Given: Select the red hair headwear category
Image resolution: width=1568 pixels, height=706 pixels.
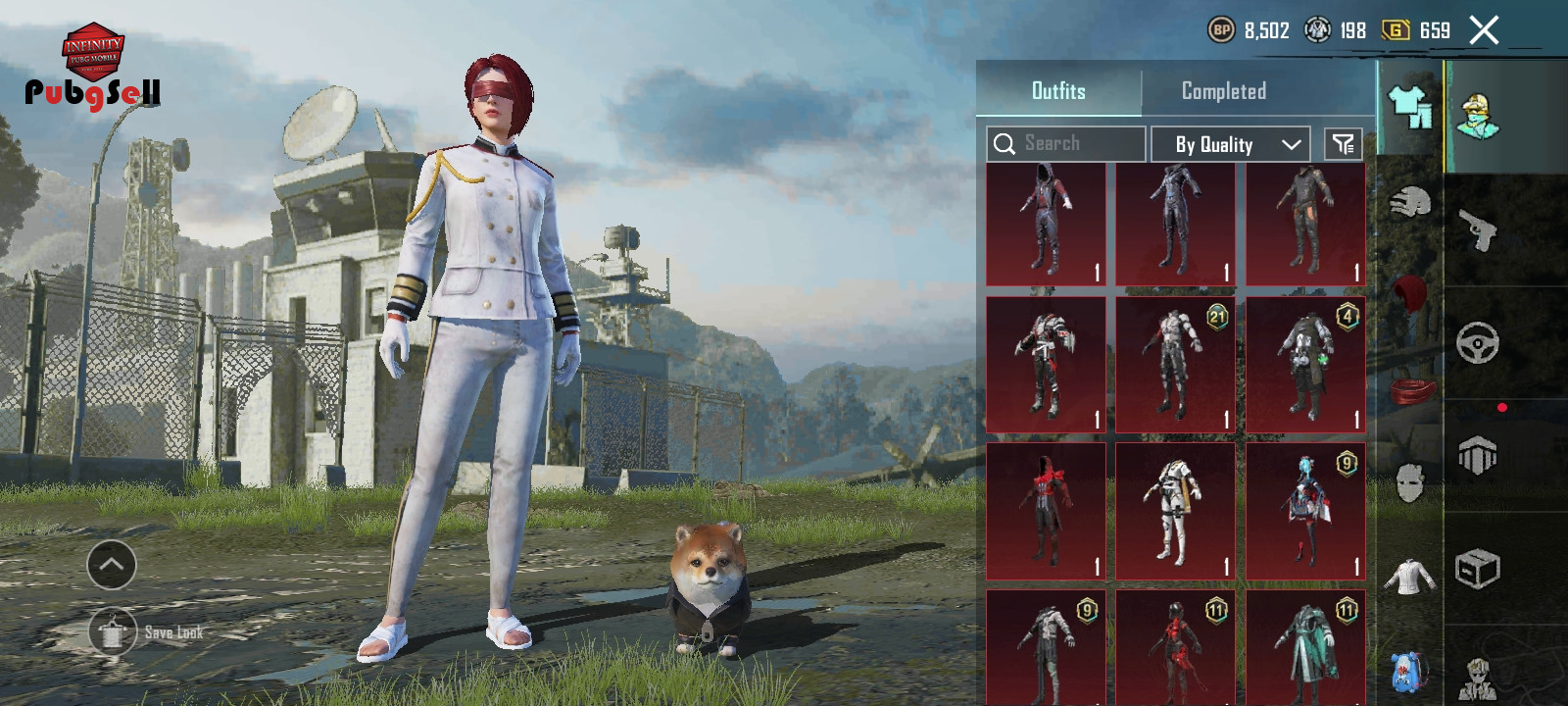Looking at the screenshot, I should (1410, 292).
